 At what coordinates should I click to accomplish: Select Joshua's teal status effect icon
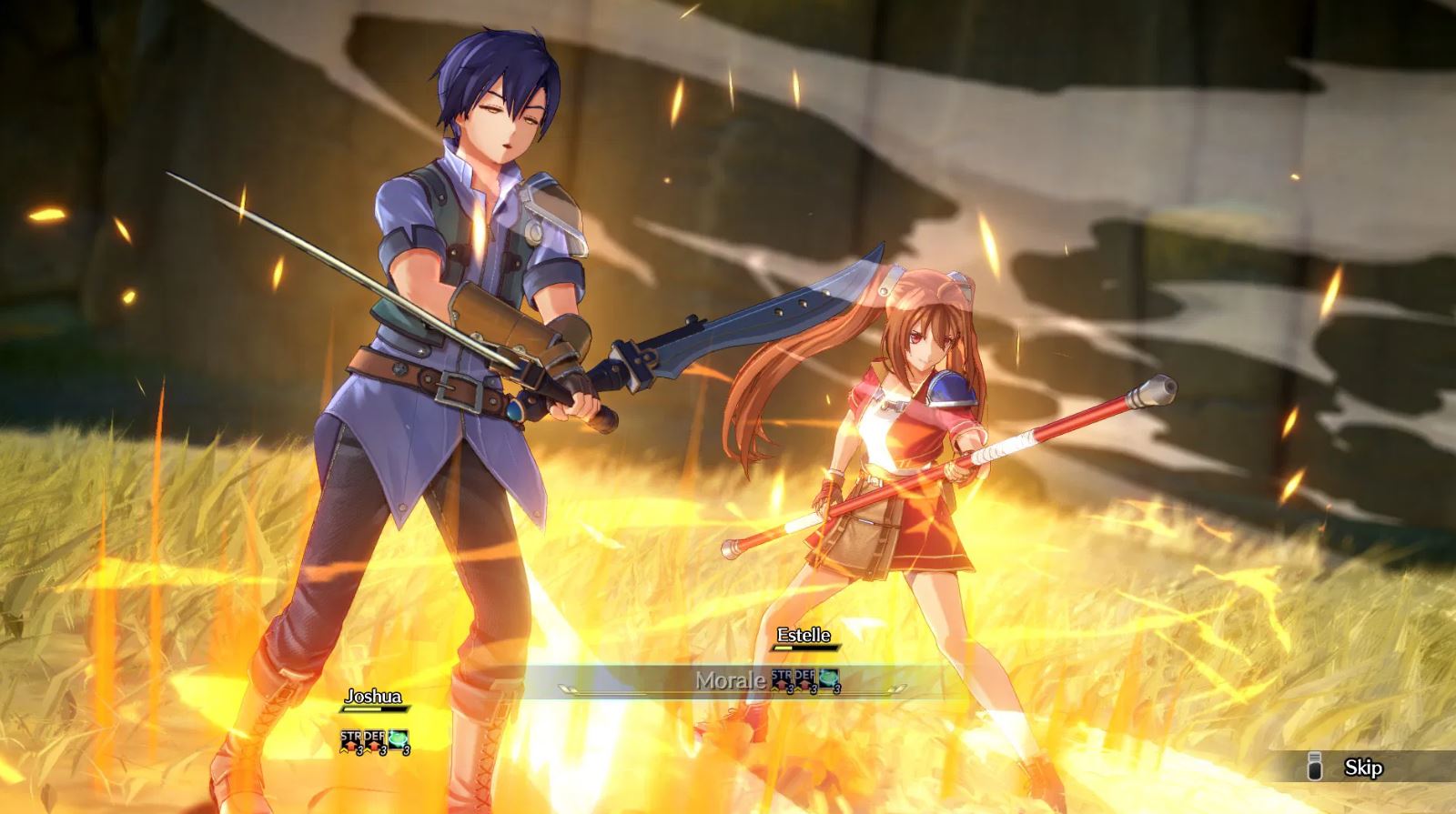tap(399, 739)
